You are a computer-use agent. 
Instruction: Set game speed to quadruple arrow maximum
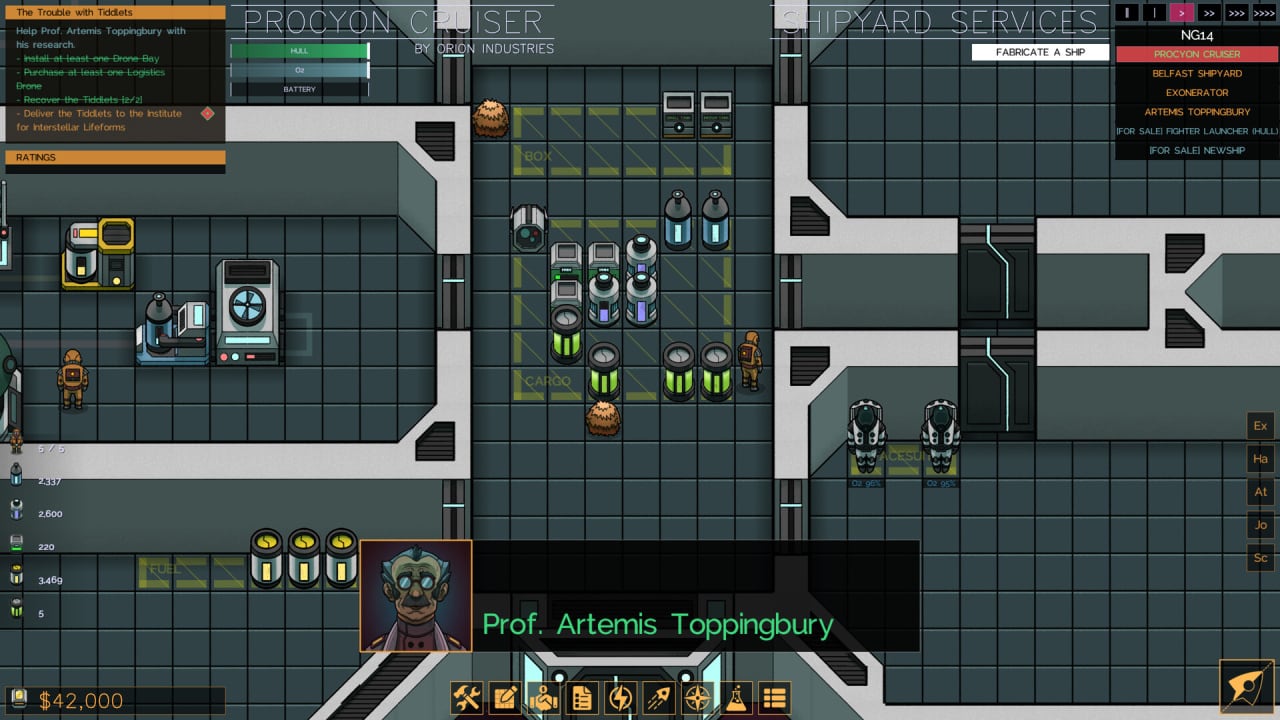1264,13
